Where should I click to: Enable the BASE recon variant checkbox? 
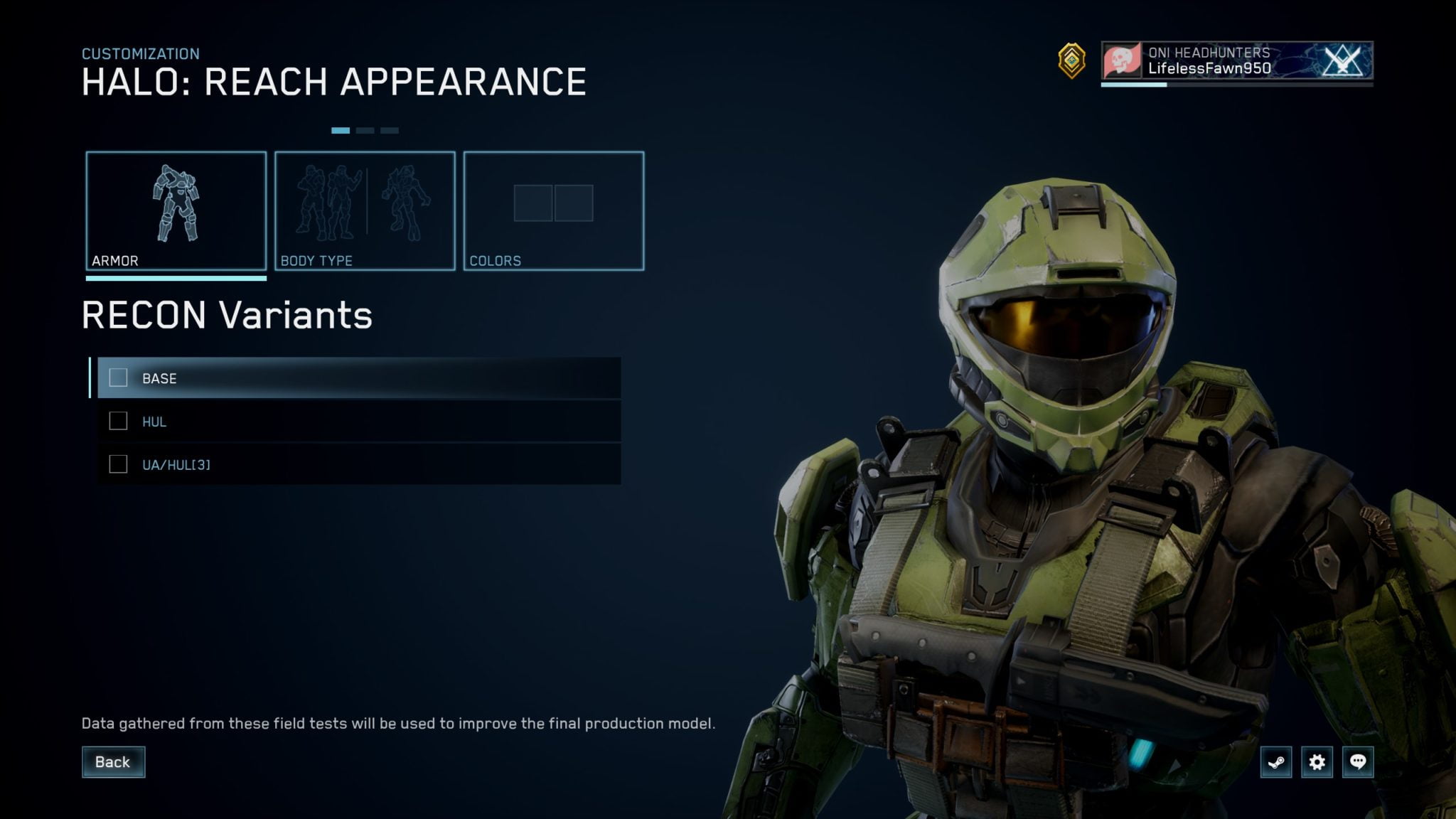[x=117, y=378]
